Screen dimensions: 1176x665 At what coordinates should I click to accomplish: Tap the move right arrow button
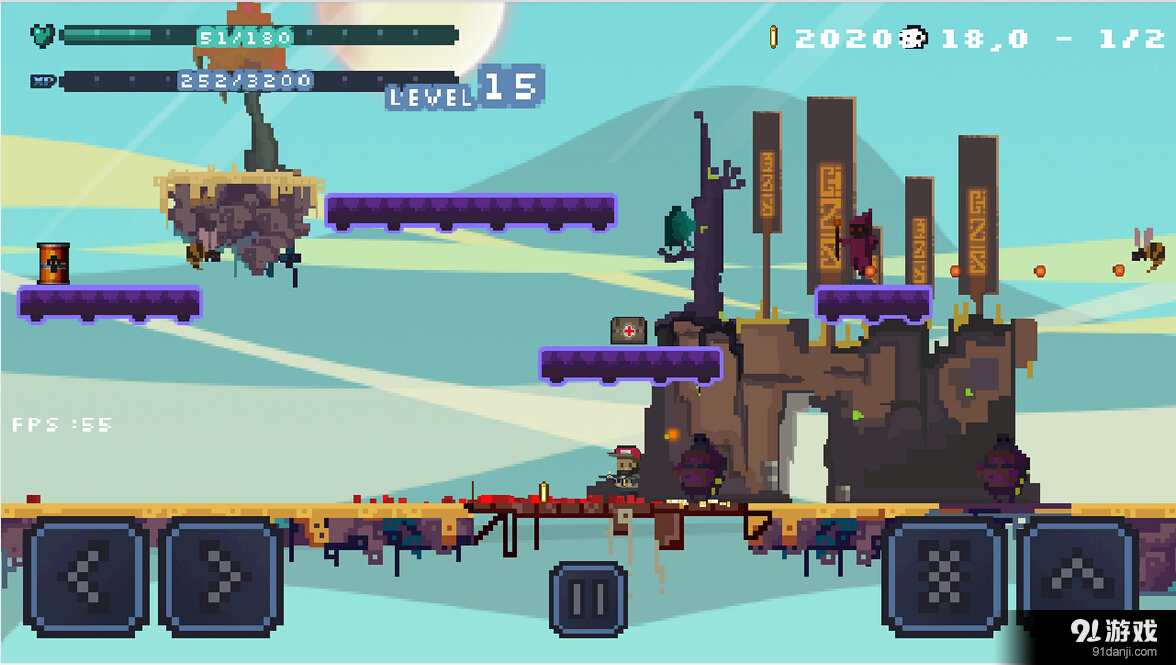pos(221,577)
